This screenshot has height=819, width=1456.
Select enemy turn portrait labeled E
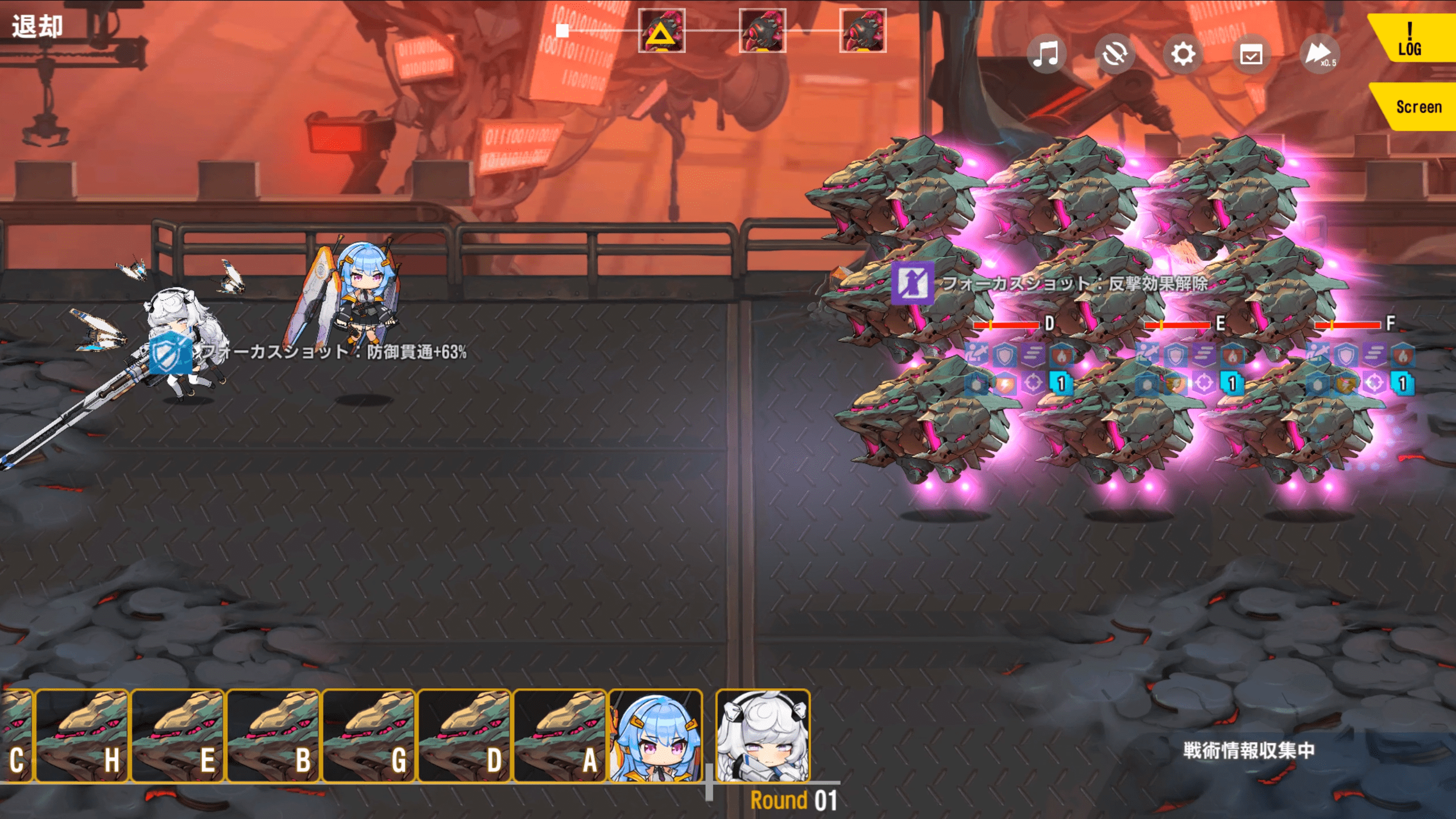pos(177,736)
